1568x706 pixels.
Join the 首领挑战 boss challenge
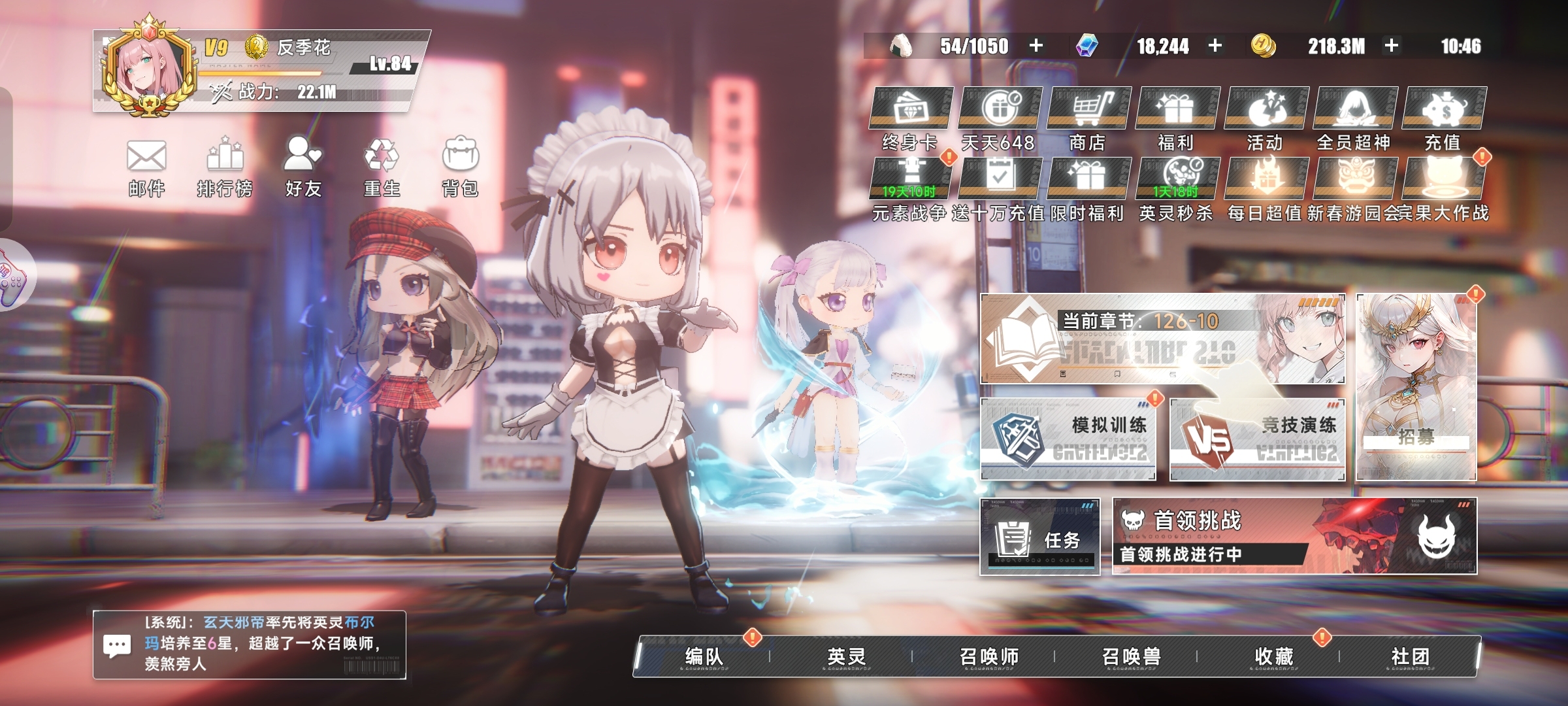pos(1294,536)
